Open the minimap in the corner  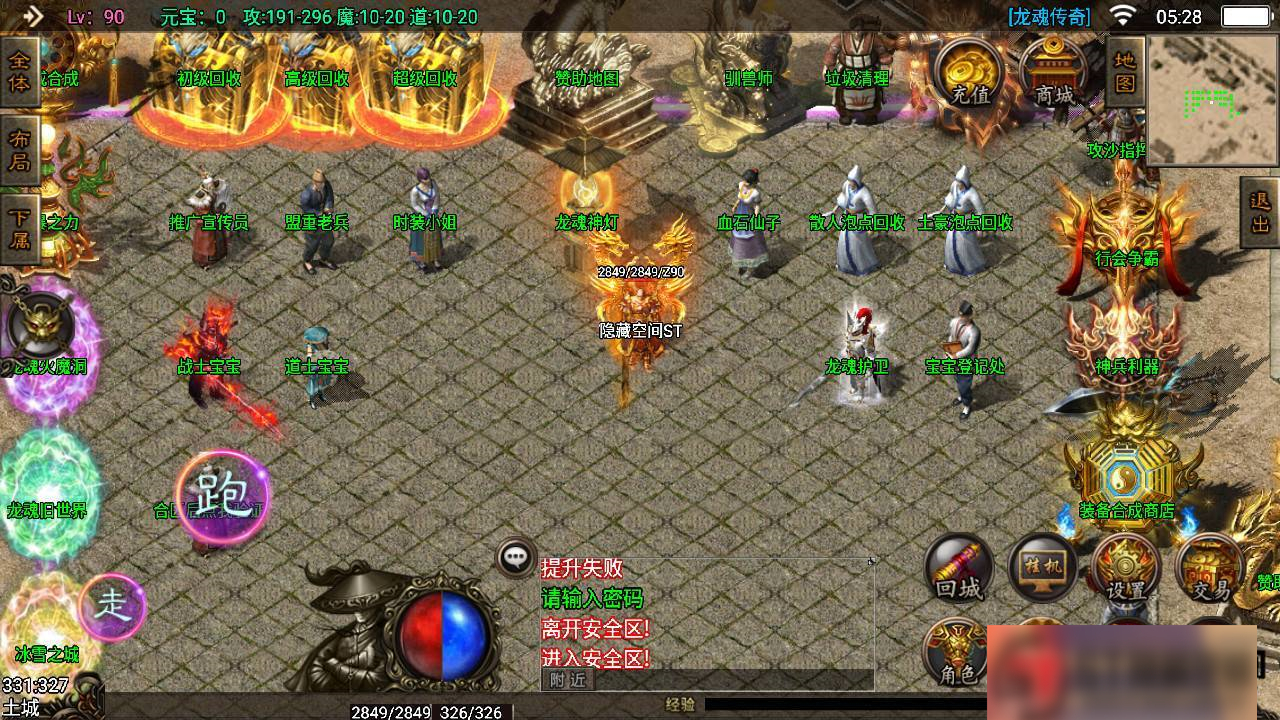click(1213, 99)
